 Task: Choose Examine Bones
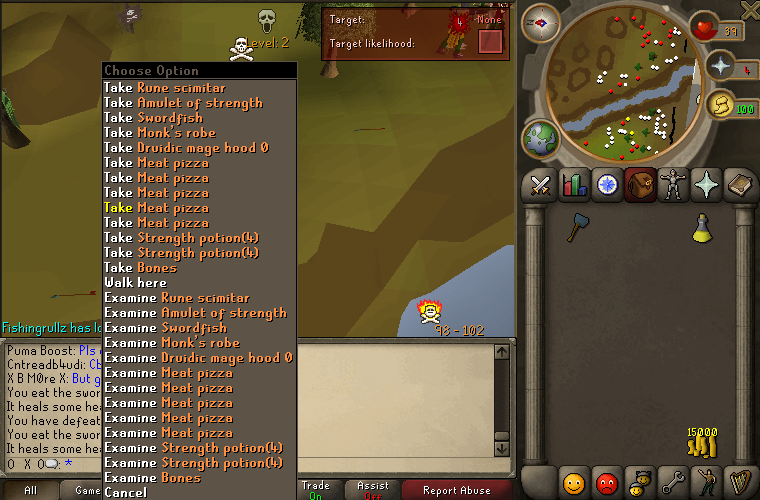pyautogui.click(x=152, y=478)
